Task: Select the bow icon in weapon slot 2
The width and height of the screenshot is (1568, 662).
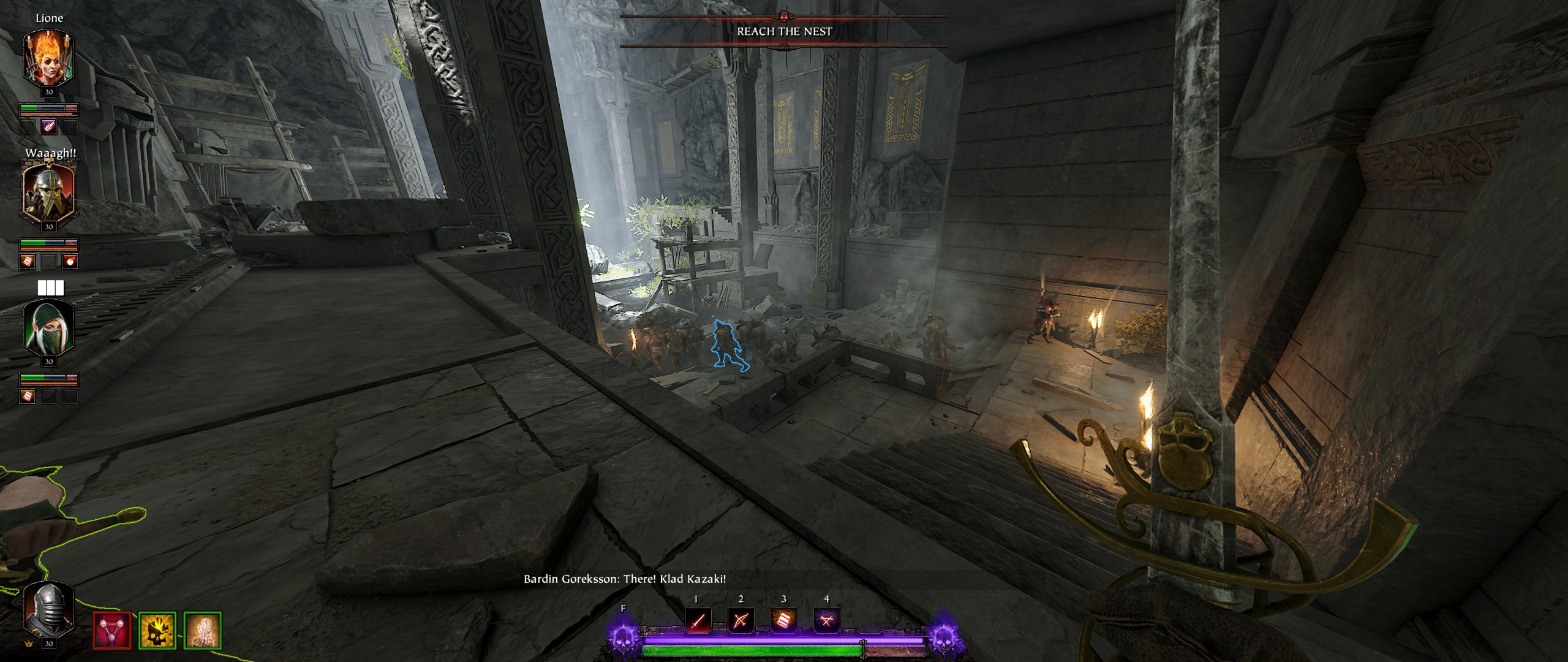Action: (741, 620)
